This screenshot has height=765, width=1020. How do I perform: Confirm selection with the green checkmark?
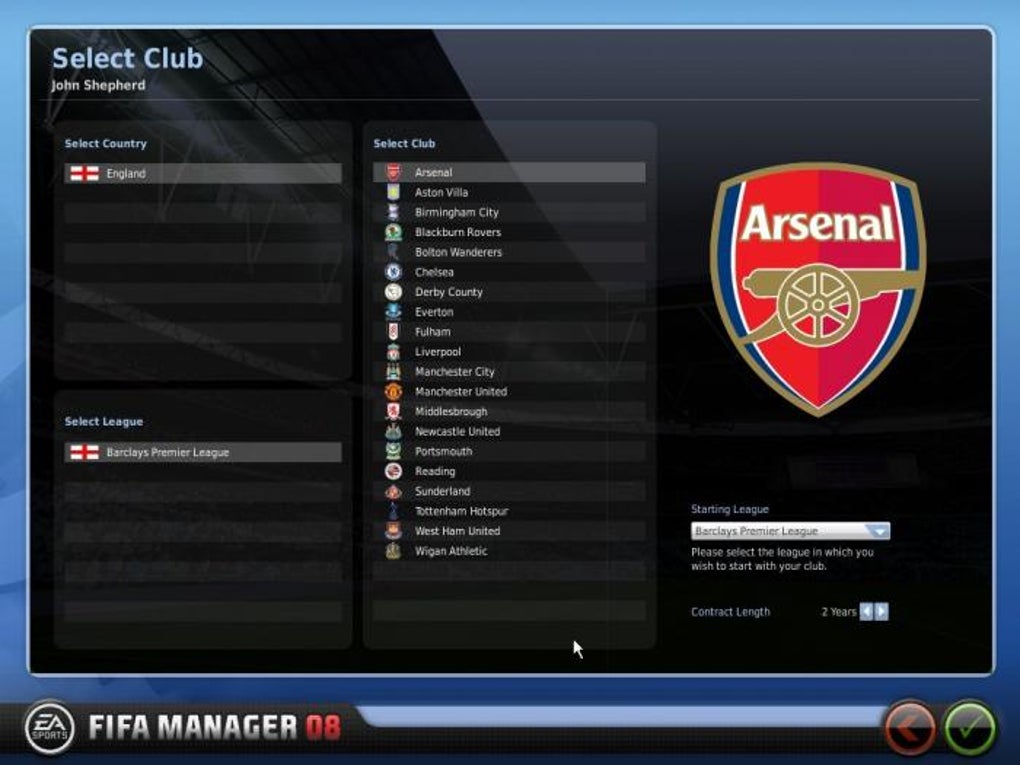pyautogui.click(x=970, y=728)
